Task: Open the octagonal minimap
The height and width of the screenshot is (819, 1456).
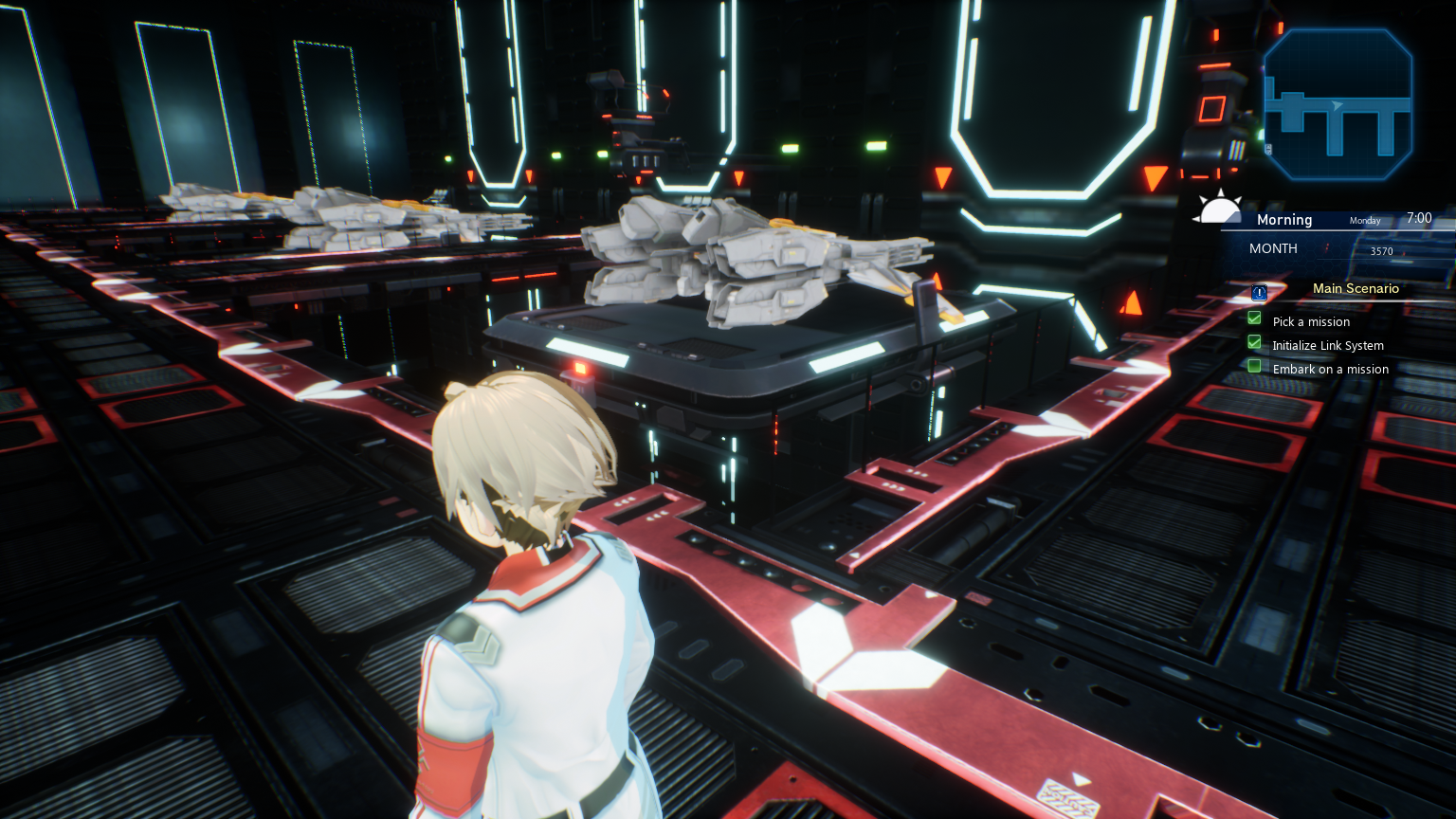Action: 1338,104
